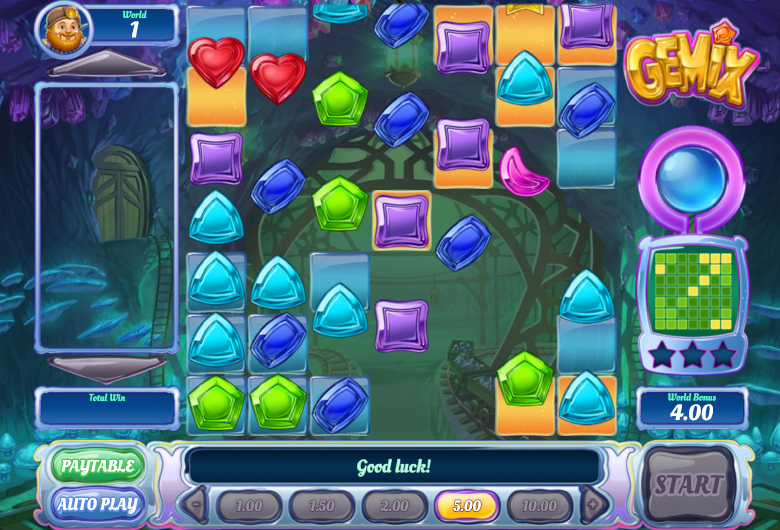The height and width of the screenshot is (530, 780).
Task: Click the up arrow above the win panel
Action: point(107,69)
